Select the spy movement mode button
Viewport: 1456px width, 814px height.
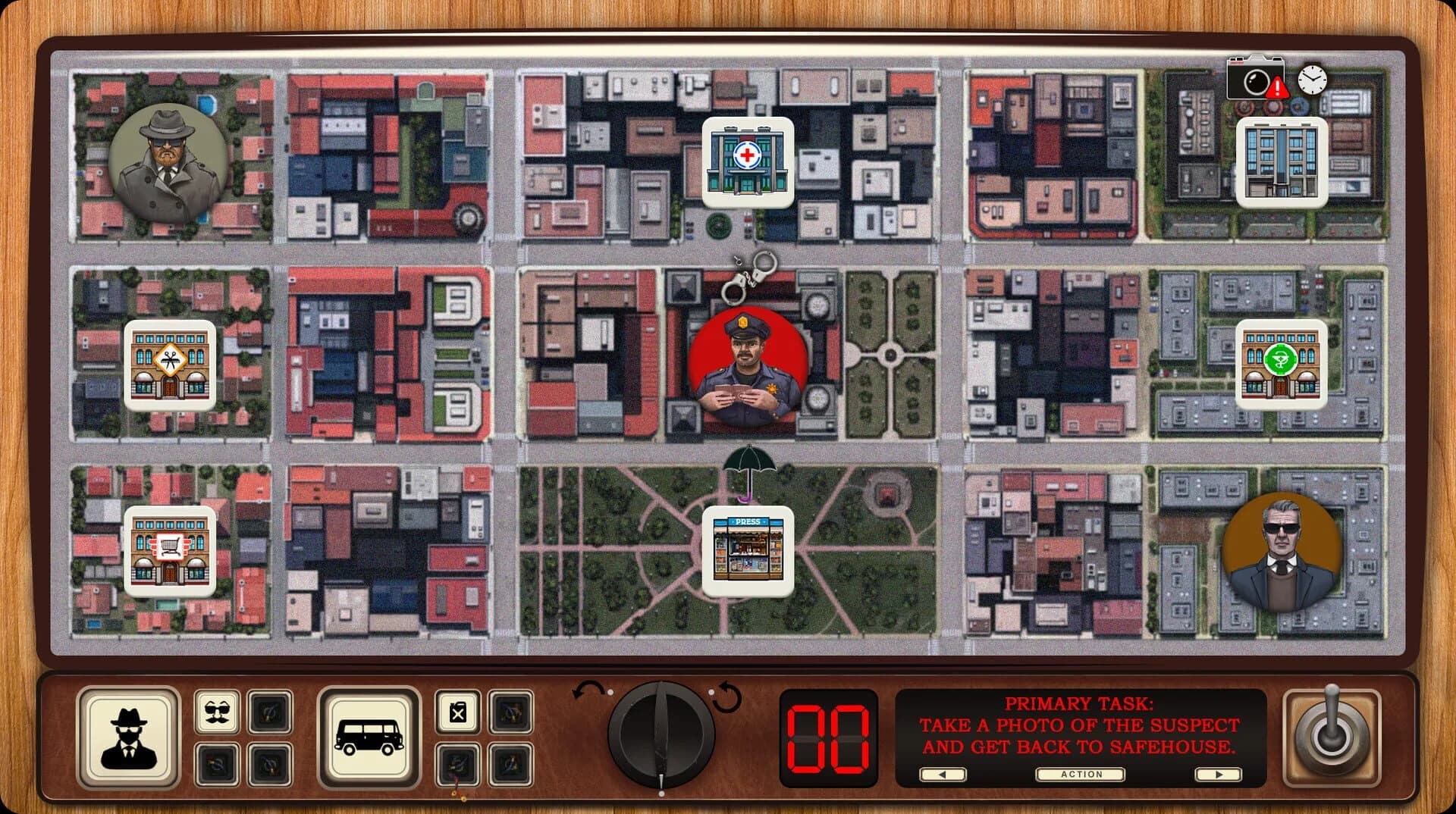(129, 736)
